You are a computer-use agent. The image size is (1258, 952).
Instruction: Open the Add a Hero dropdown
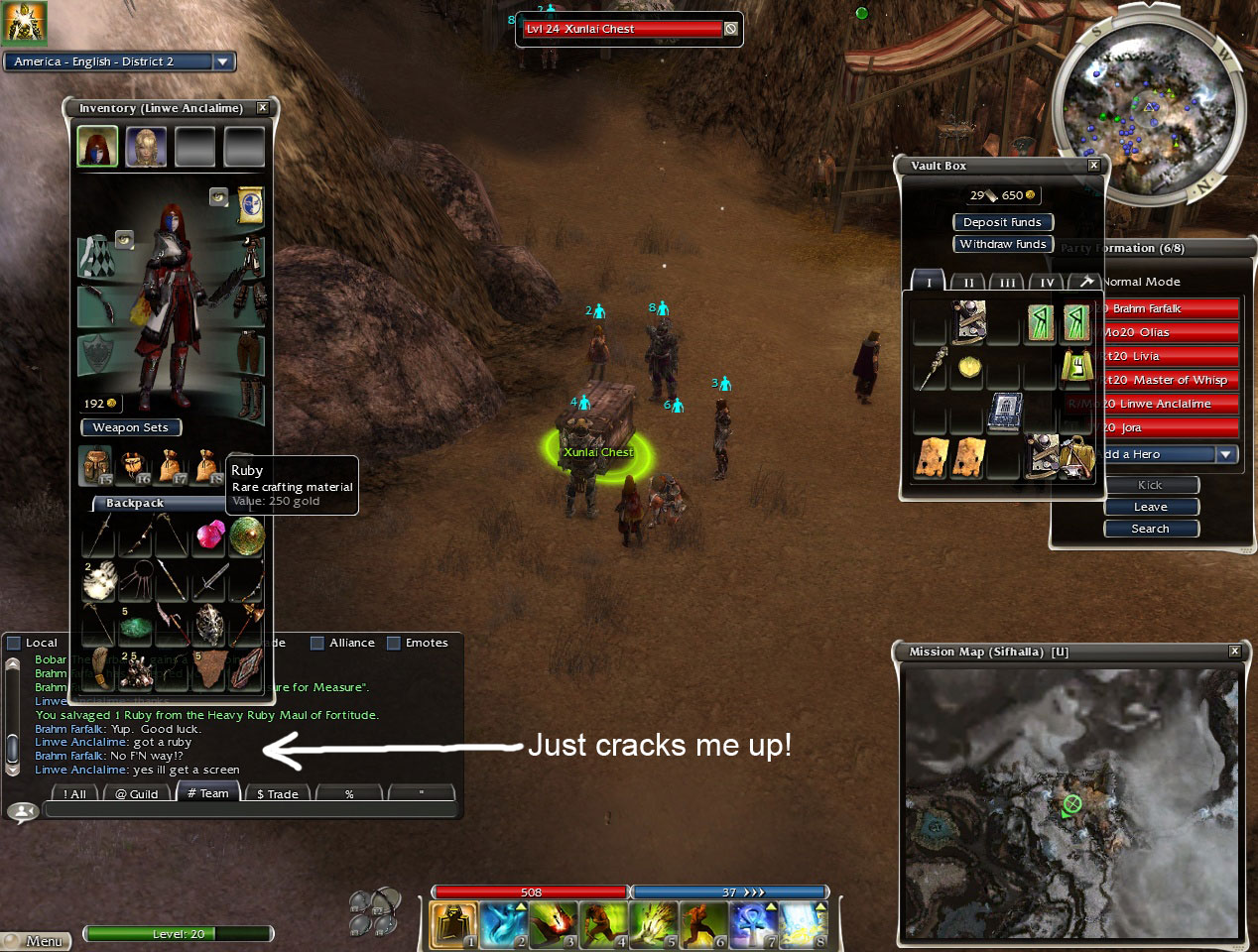coord(1226,454)
